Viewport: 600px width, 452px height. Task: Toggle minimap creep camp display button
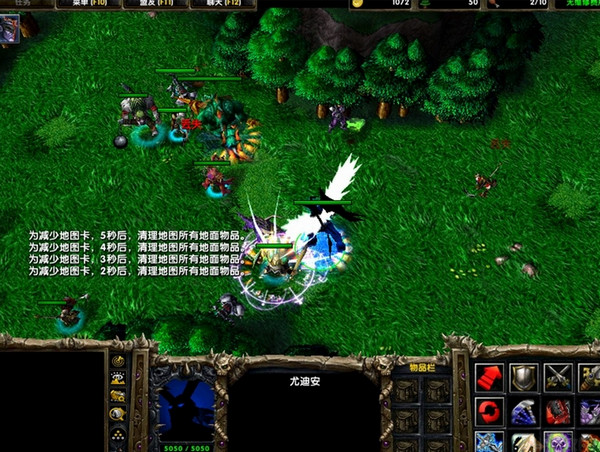(118, 415)
